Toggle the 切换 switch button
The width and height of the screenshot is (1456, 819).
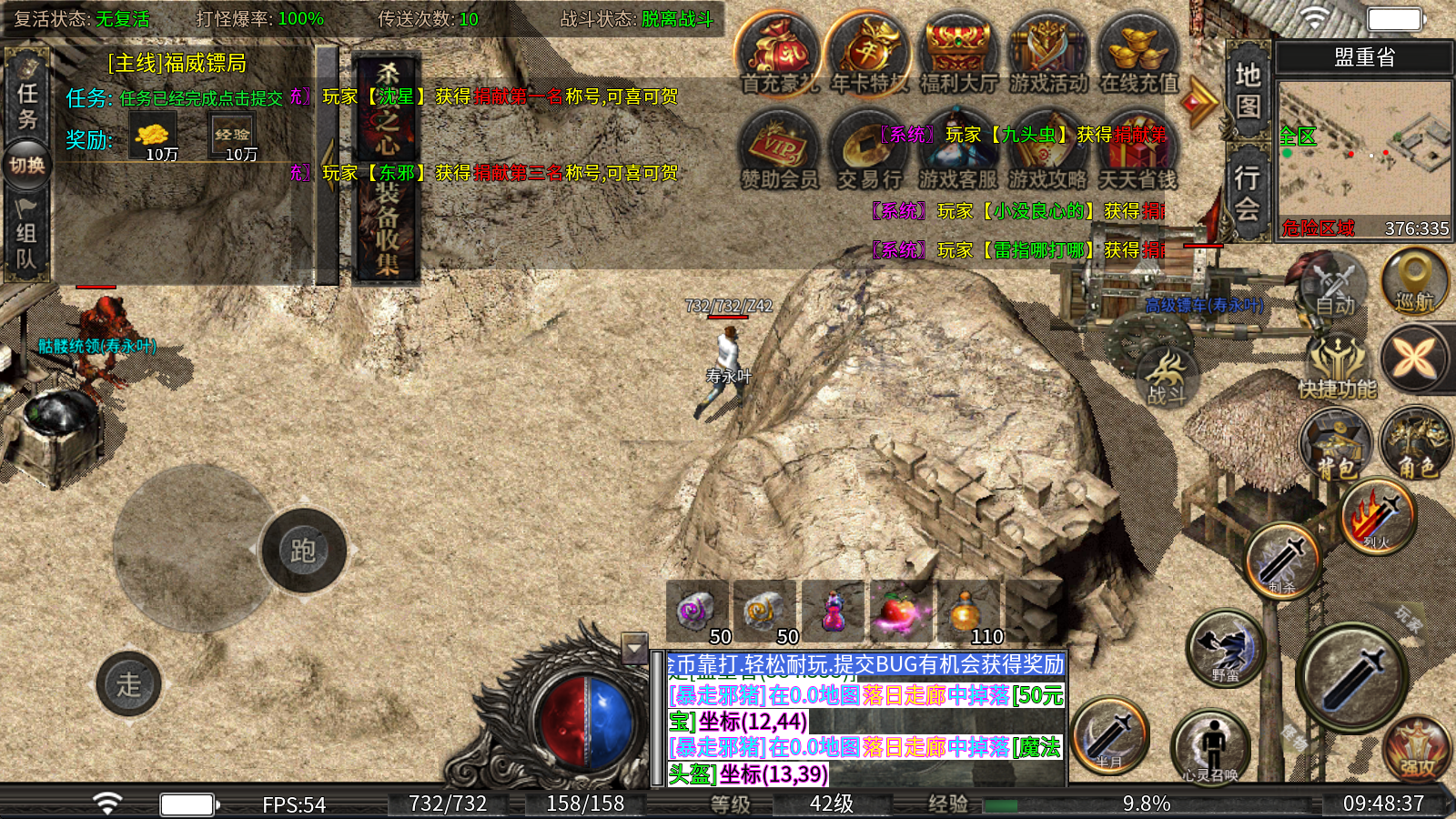pyautogui.click(x=26, y=165)
